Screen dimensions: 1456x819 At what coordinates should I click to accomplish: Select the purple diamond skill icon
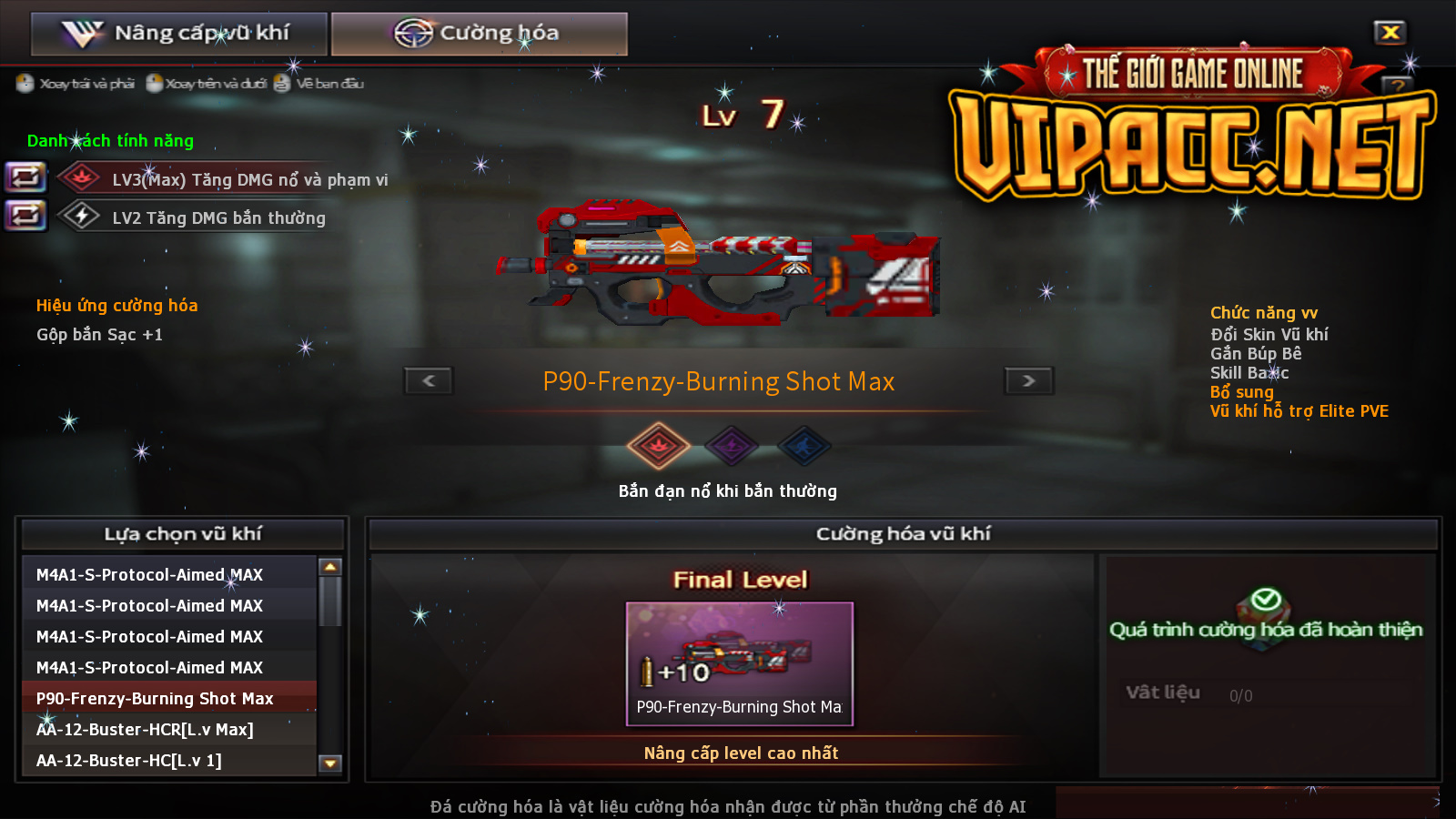pyautogui.click(x=732, y=446)
